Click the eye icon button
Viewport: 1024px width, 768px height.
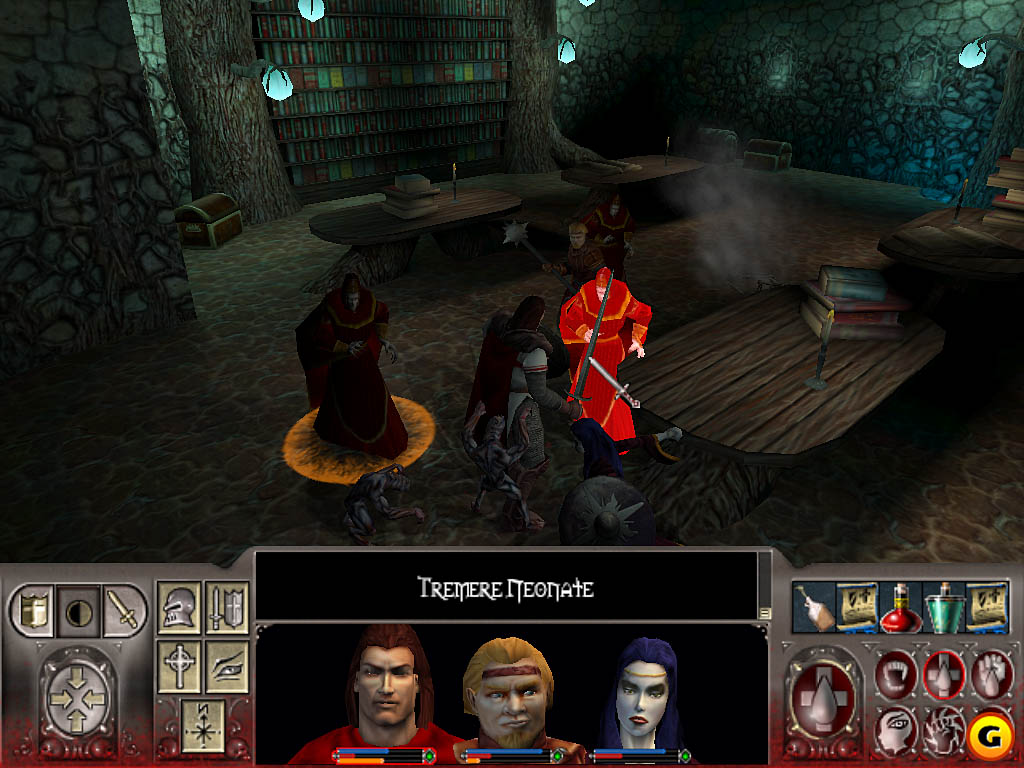tap(227, 668)
